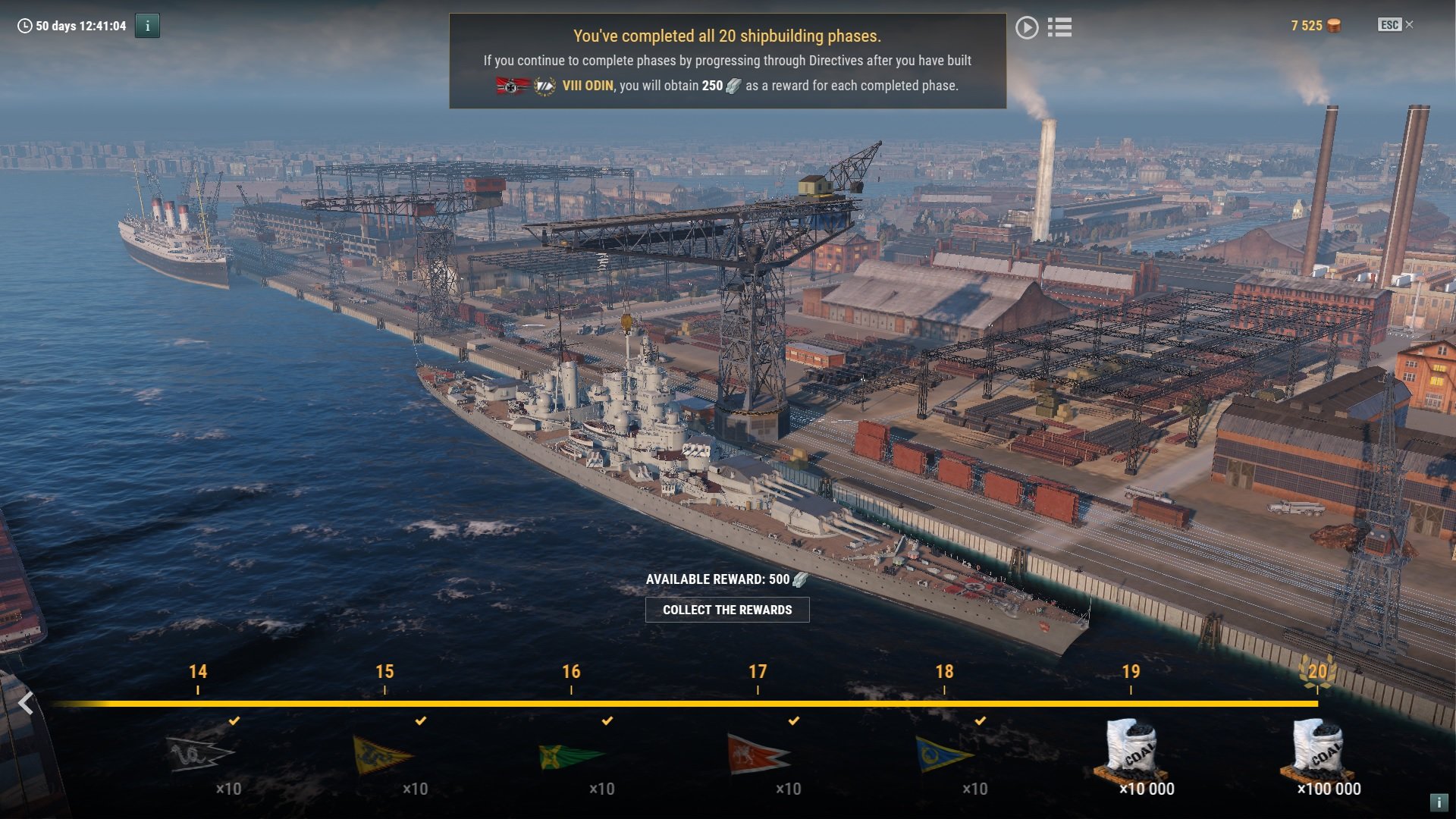Image resolution: width=1456 pixels, height=819 pixels.
Task: Click the VIII Odin ship link
Action: (x=587, y=86)
